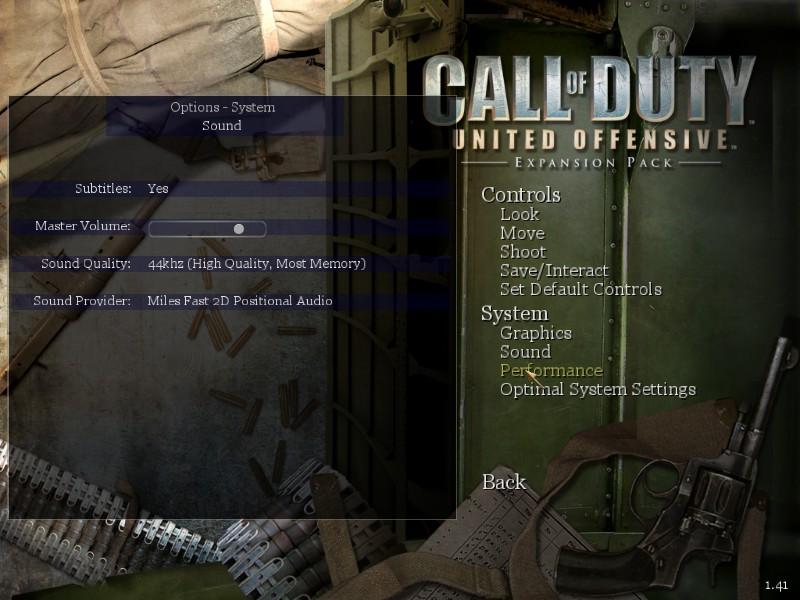Screen dimensions: 800x600
Task: Change the 44khz Sound Quality option
Action: (x=256, y=264)
